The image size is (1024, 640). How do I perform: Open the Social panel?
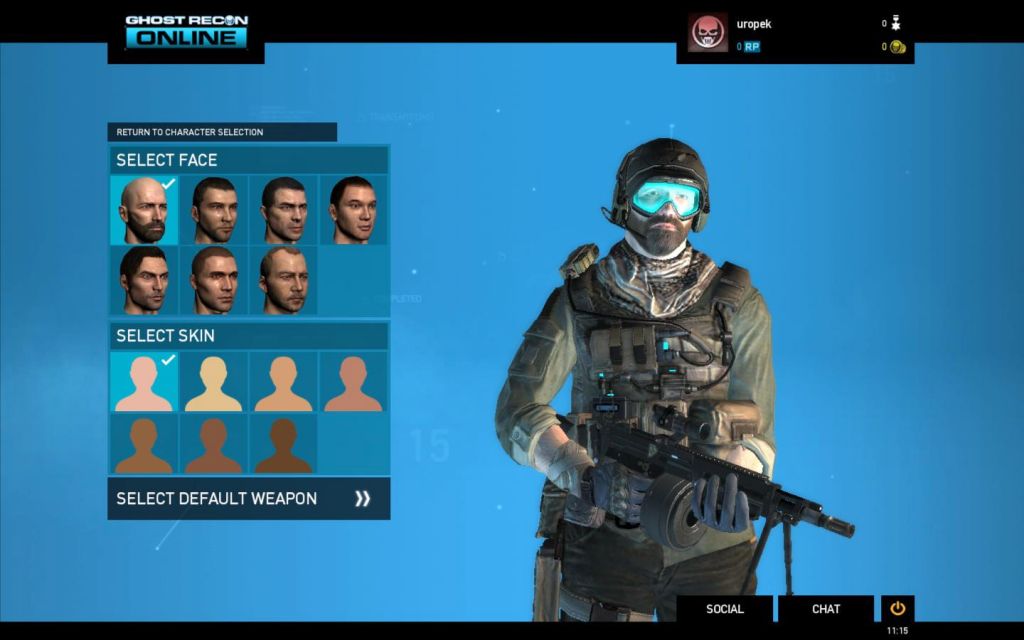(725, 609)
